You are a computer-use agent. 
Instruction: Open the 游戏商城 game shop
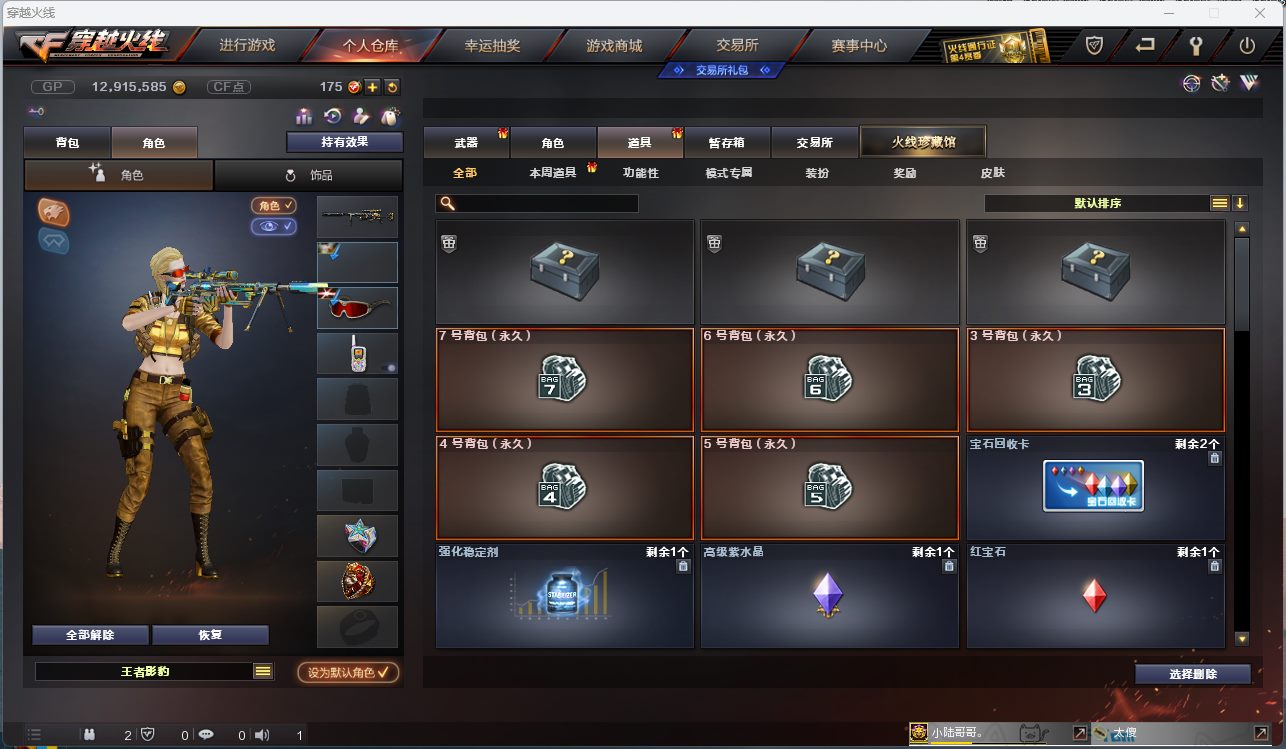click(x=614, y=46)
